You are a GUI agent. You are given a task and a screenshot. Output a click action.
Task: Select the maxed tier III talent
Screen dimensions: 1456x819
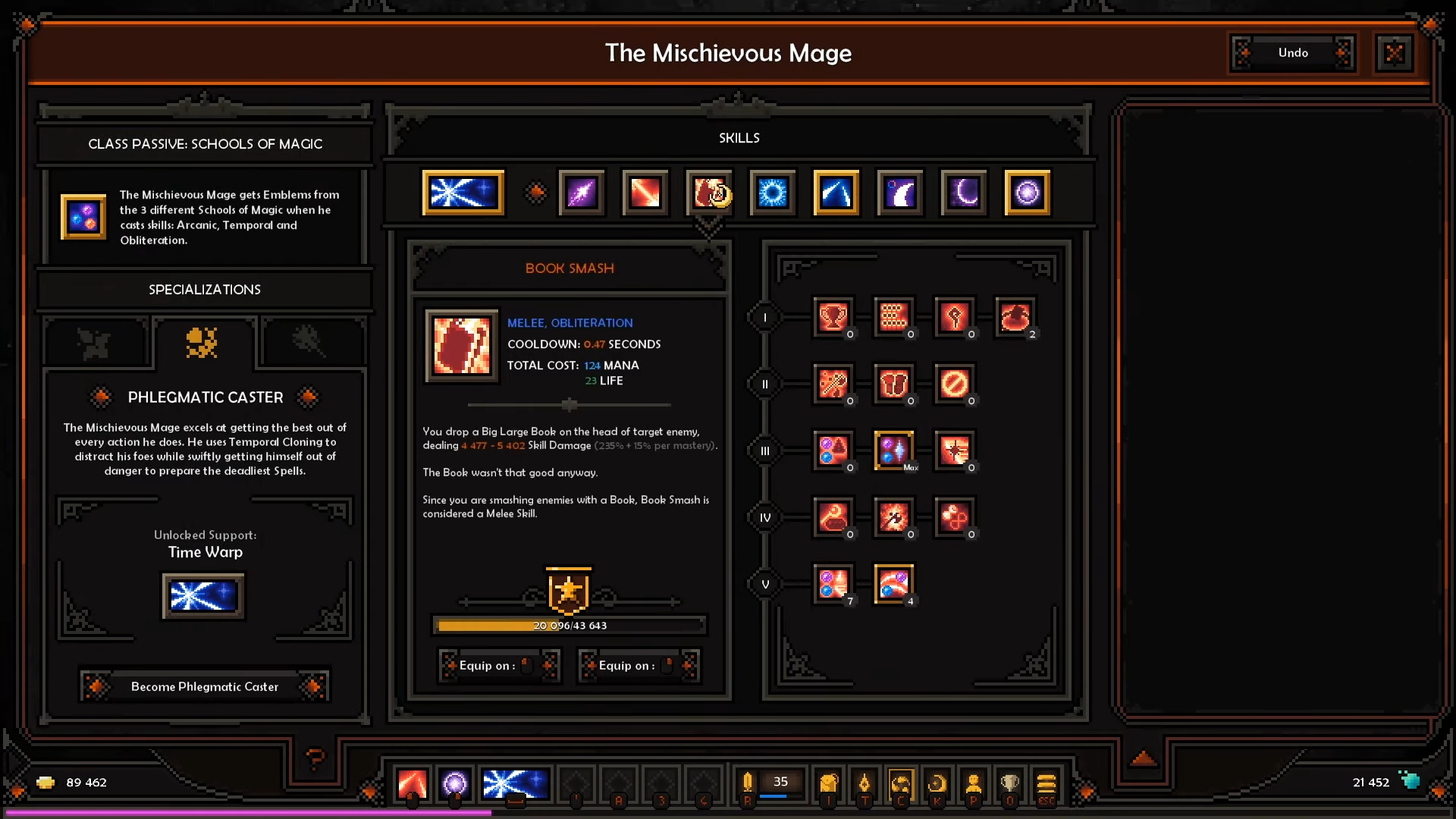tap(893, 450)
